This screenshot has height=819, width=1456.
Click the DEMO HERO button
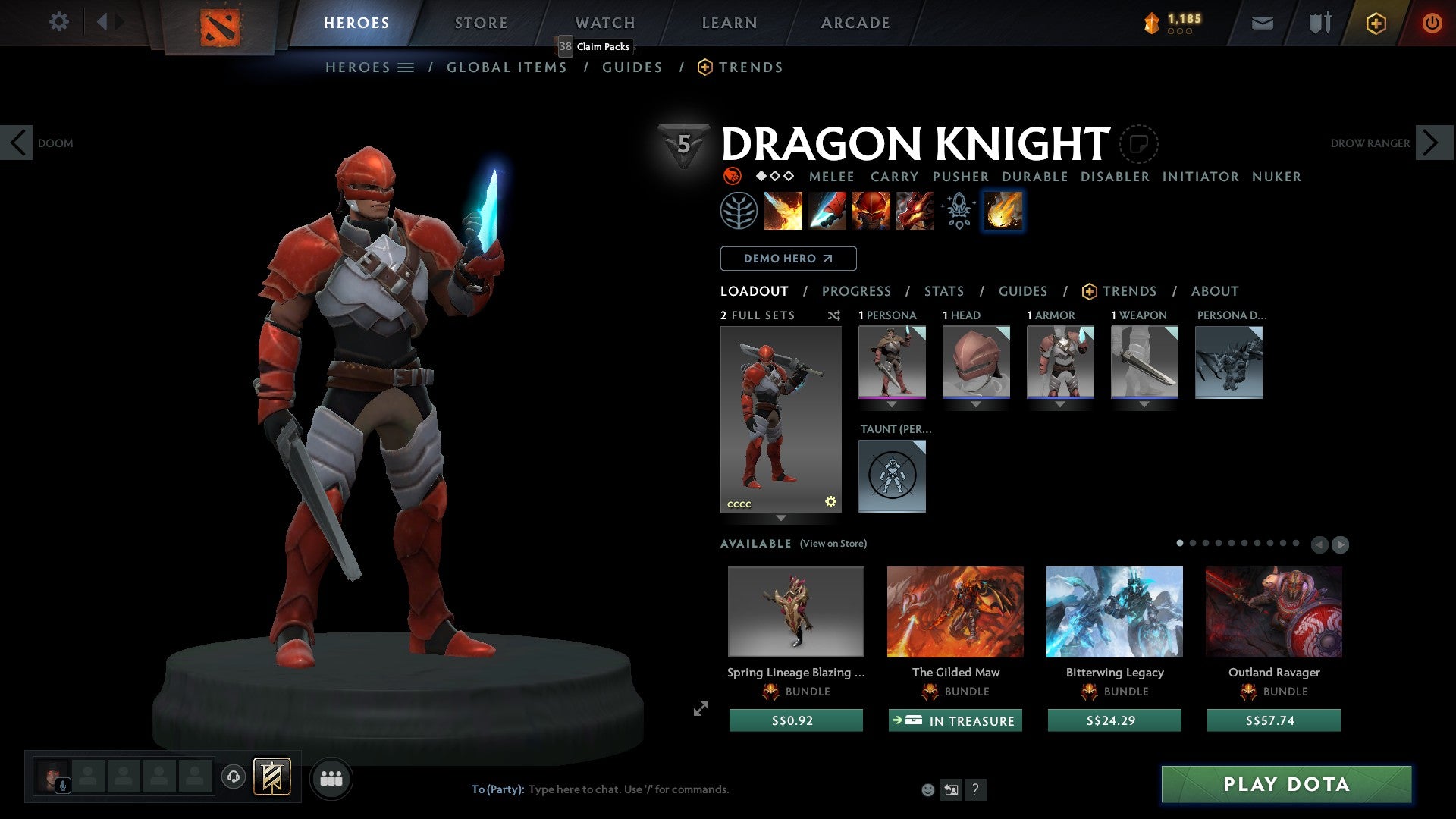[787, 259]
